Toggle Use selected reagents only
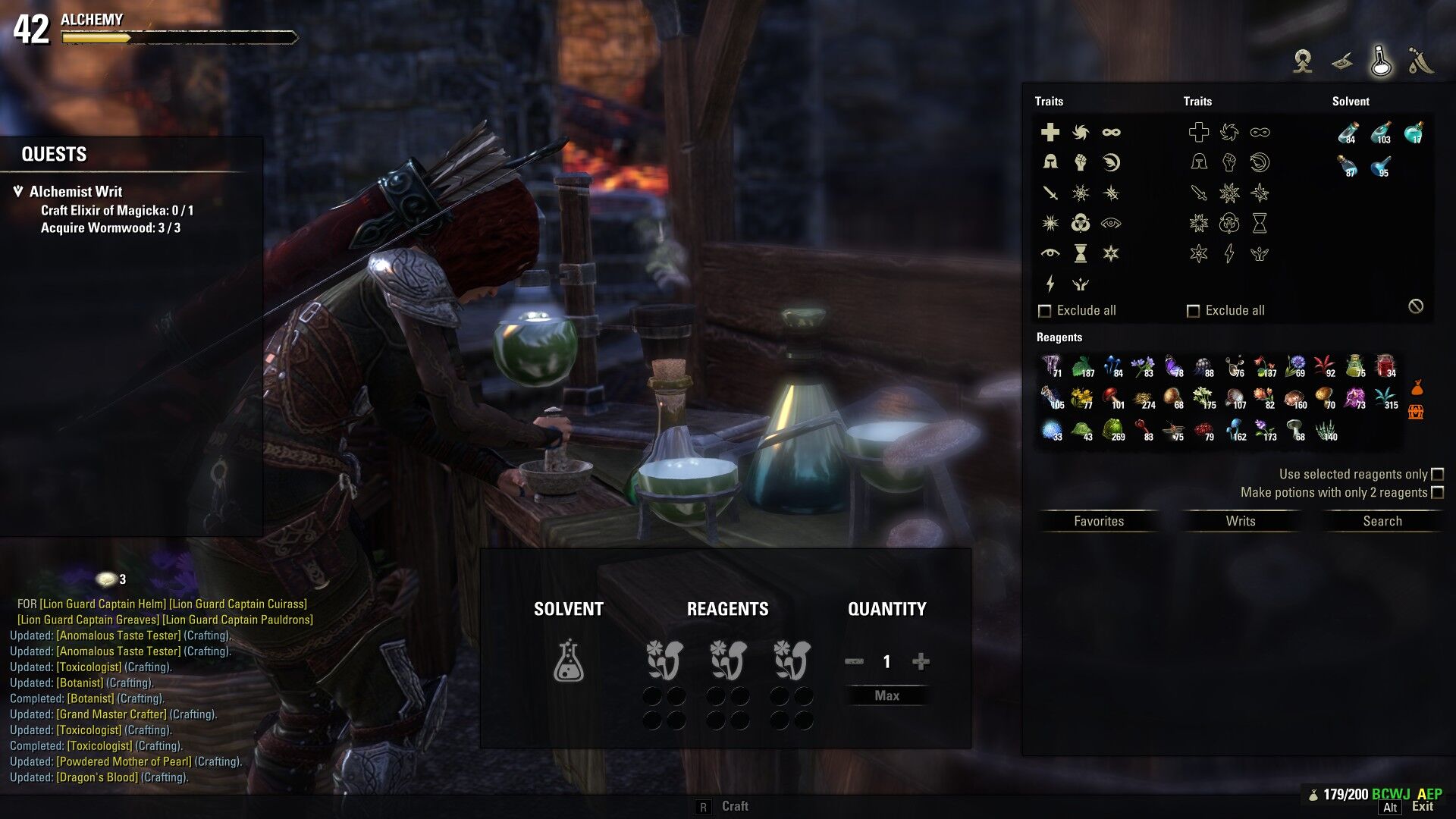Screen dimensions: 1456x819 1437,474
